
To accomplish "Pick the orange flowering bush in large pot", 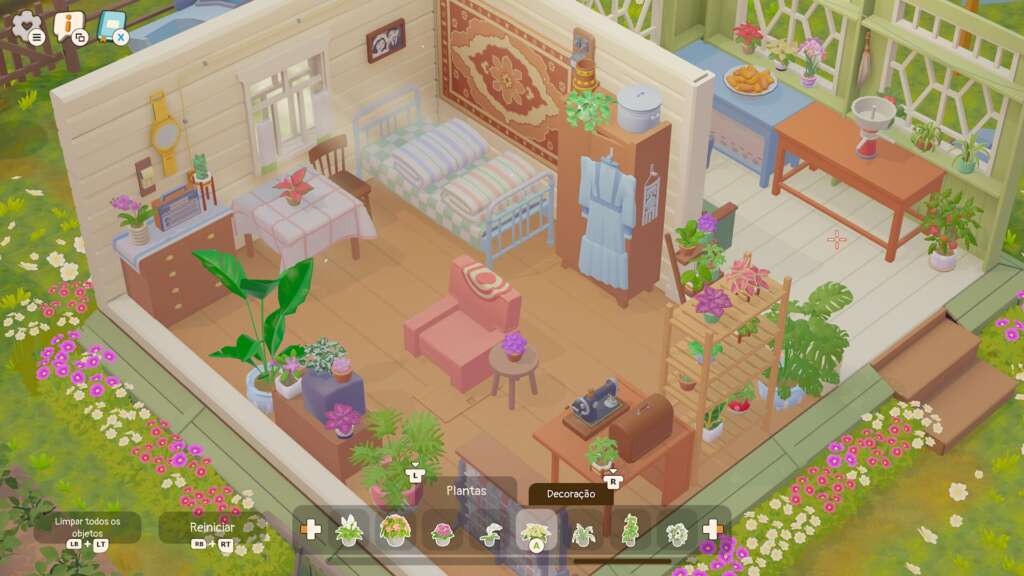I will [x=396, y=530].
